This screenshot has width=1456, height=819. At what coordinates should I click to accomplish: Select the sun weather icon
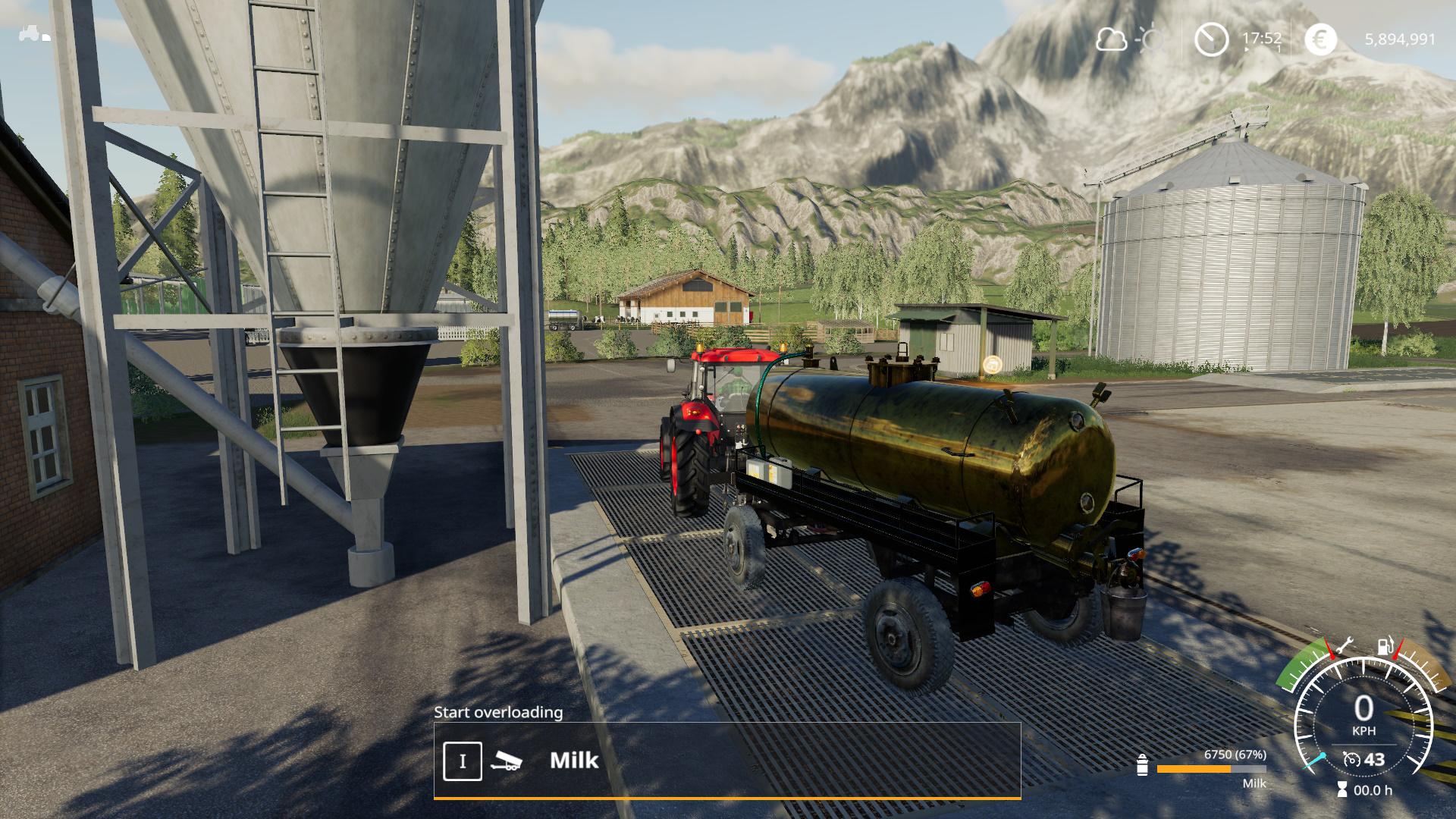pyautogui.click(x=1152, y=39)
